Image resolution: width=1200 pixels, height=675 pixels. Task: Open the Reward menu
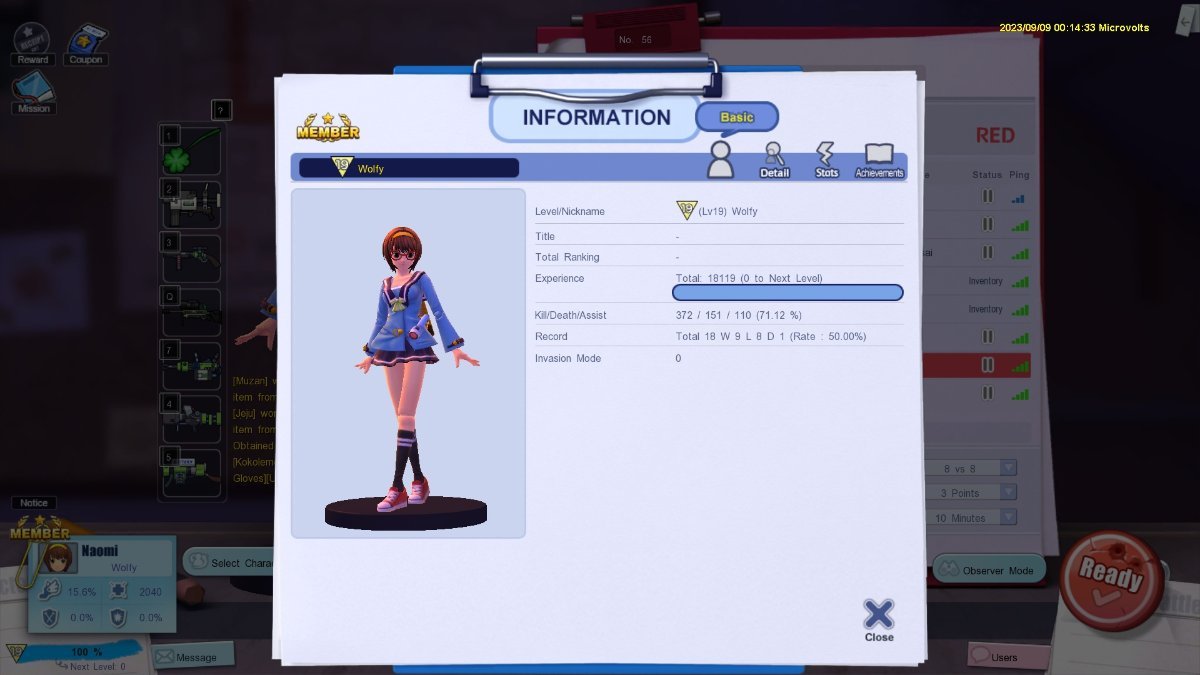33,44
